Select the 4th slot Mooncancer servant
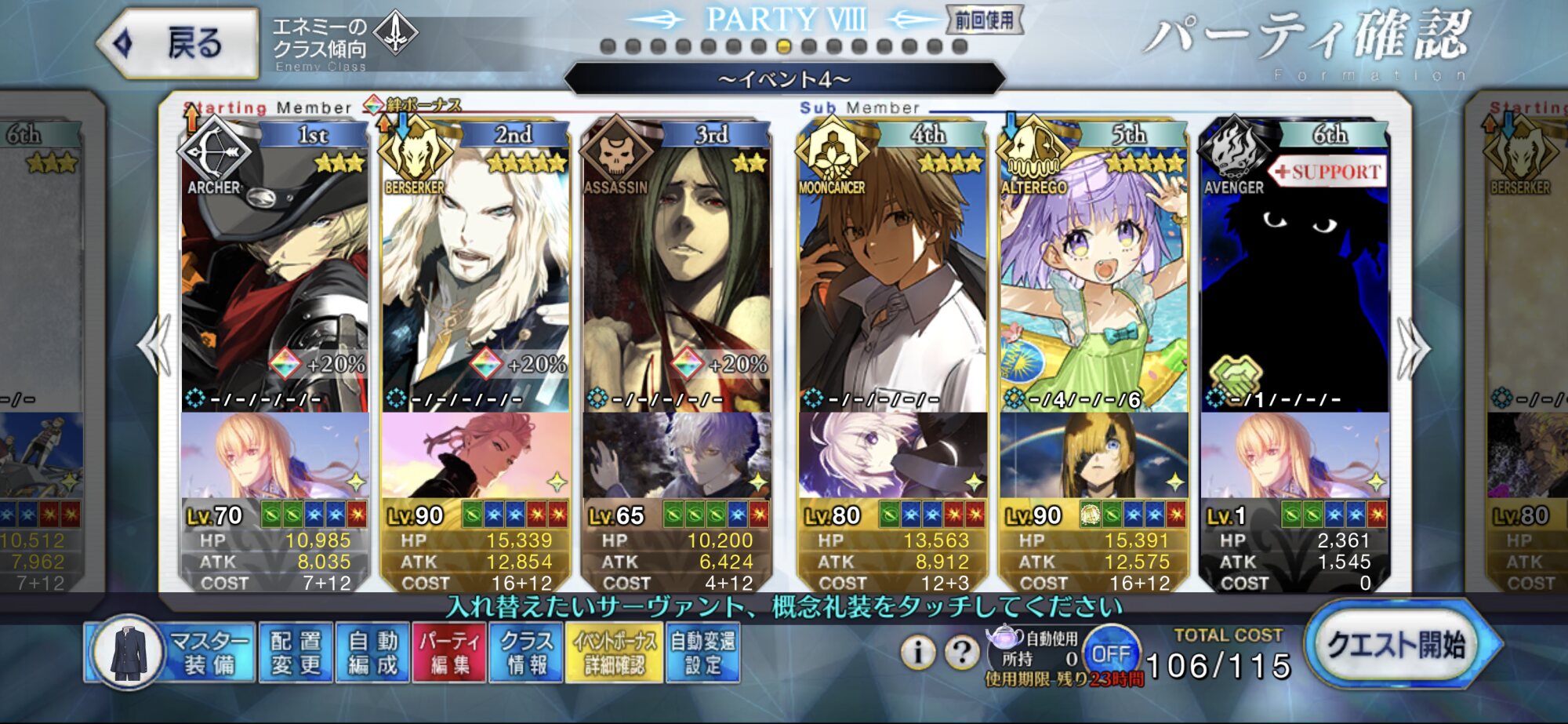 892,275
